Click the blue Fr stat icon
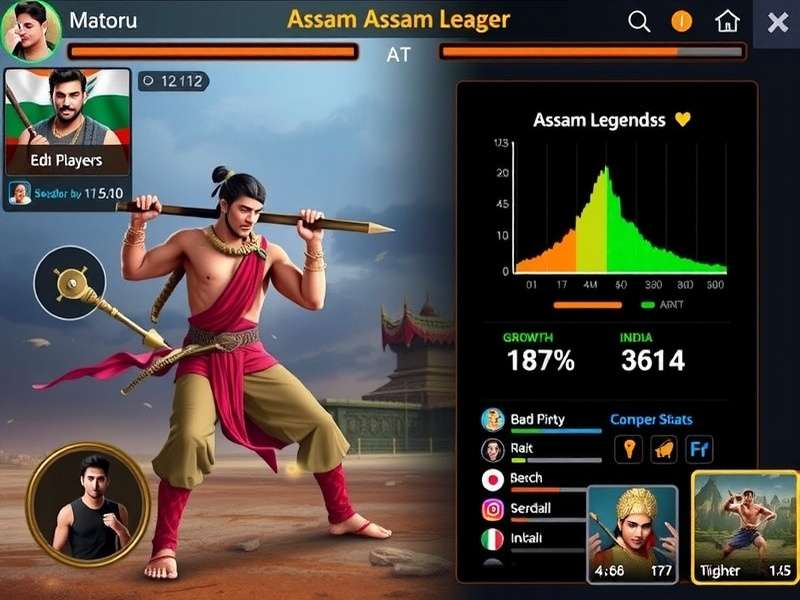Screen dimensions: 800x600 coord(699,449)
